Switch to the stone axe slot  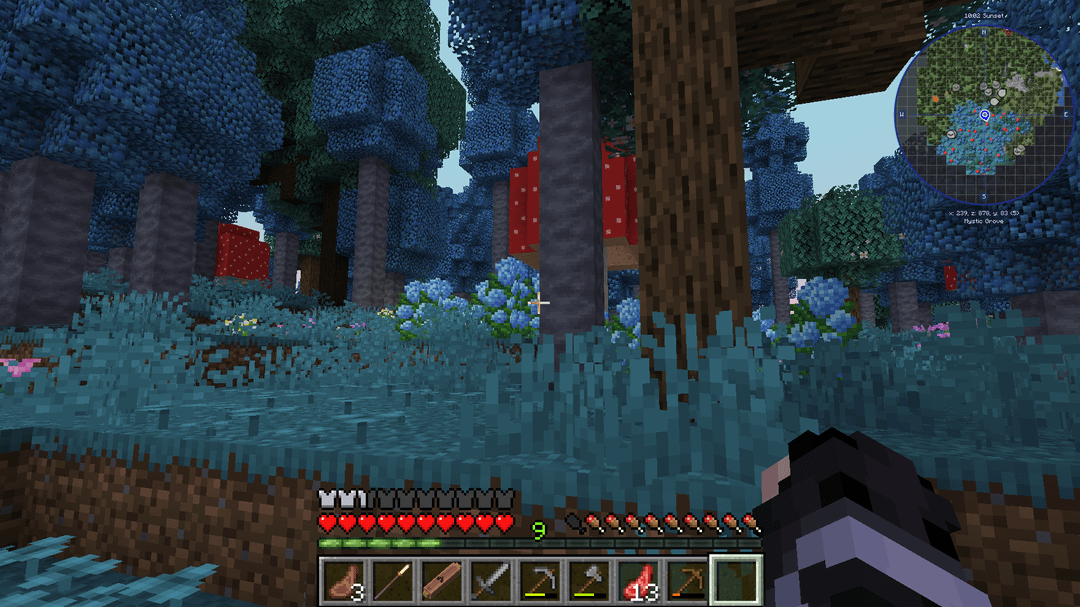click(588, 581)
